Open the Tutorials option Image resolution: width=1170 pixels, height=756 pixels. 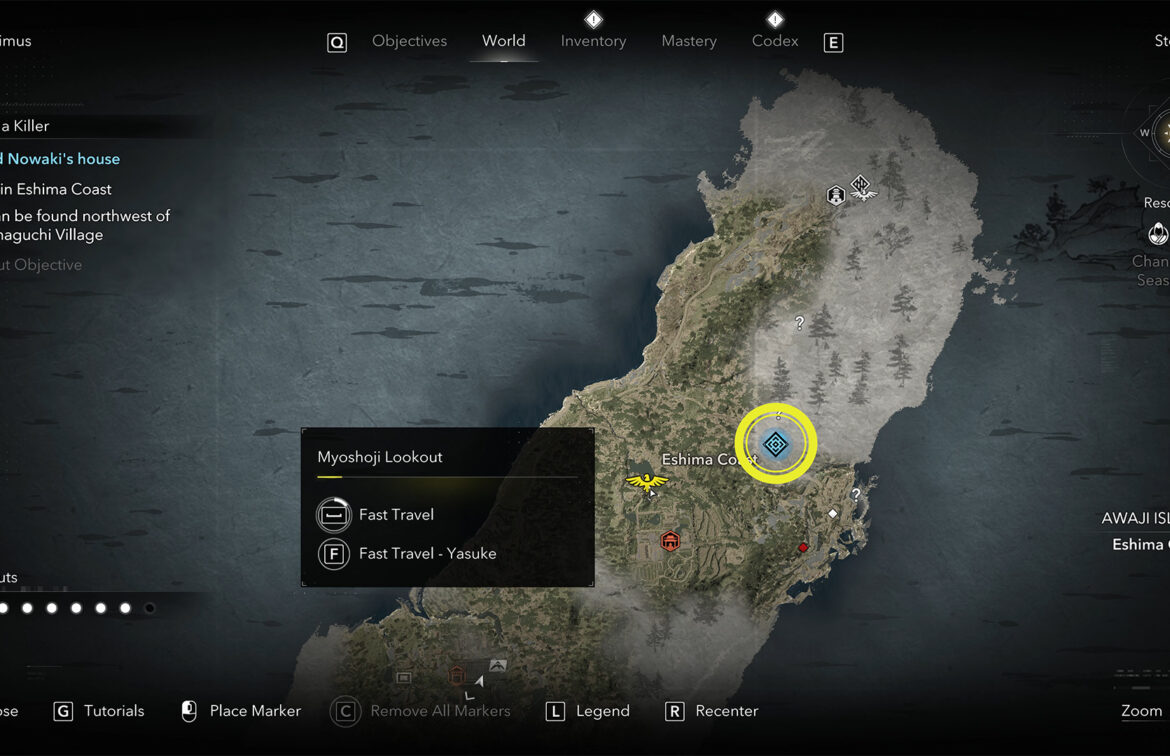coord(113,711)
